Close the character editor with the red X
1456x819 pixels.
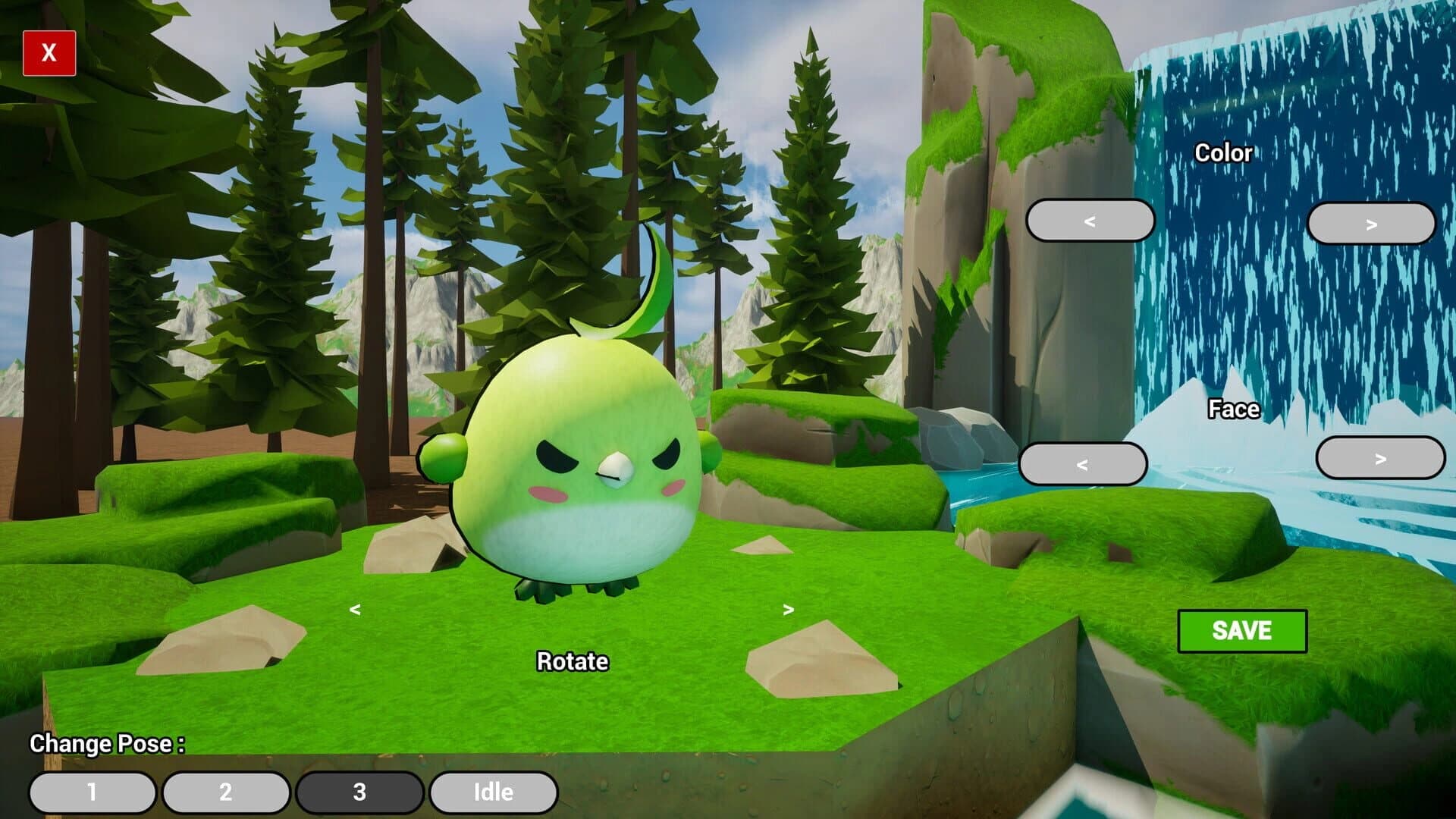(x=49, y=53)
